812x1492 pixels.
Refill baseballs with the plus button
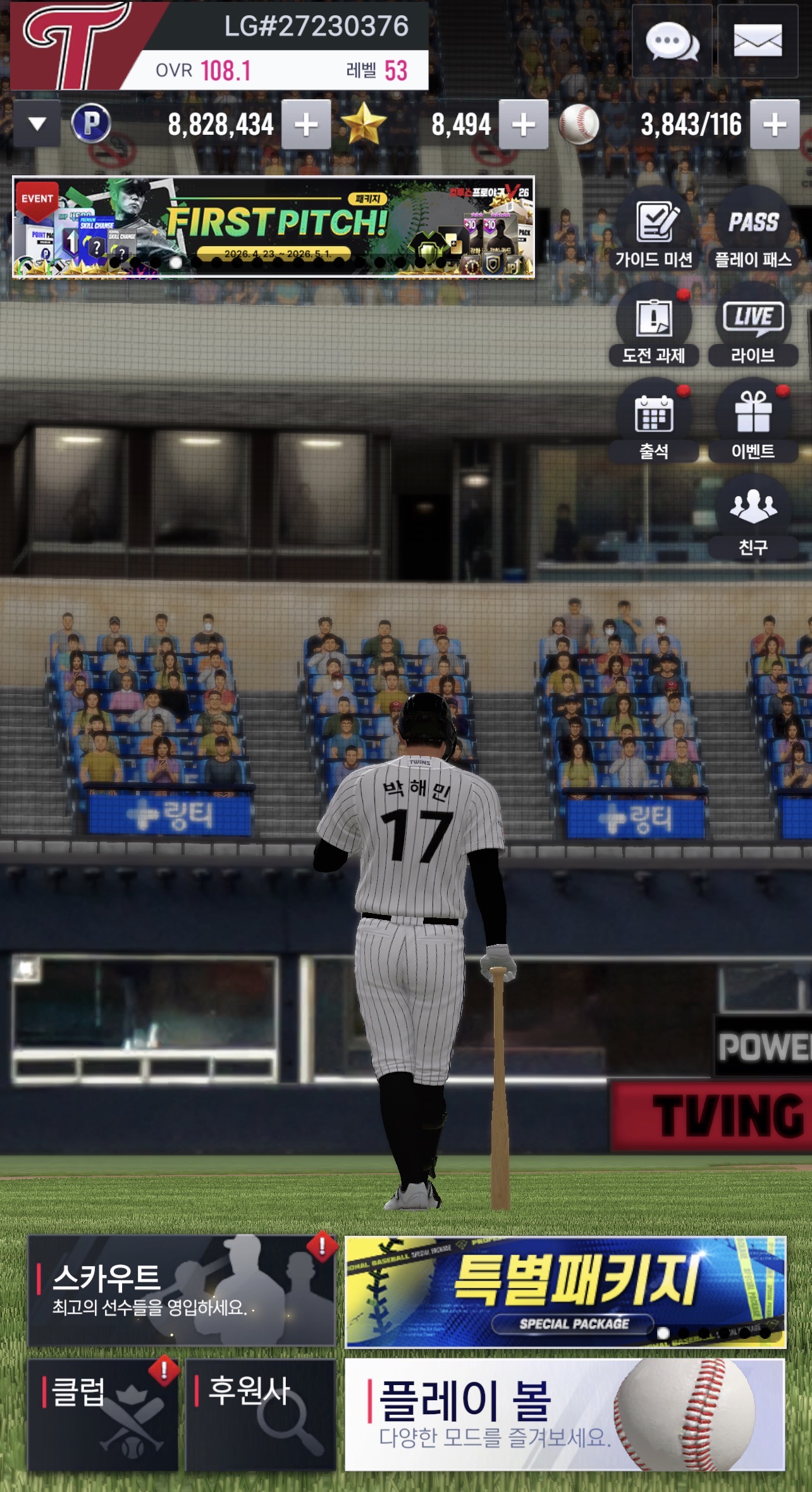coord(775,125)
